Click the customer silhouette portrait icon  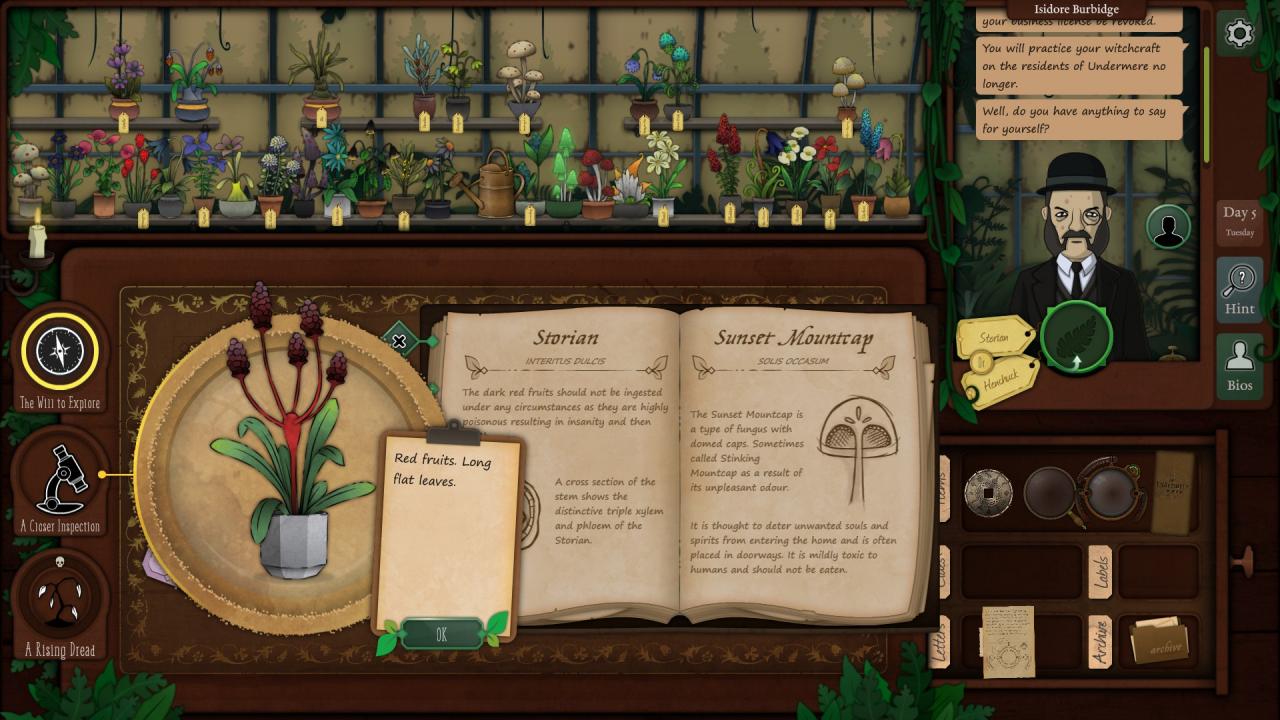(1167, 227)
